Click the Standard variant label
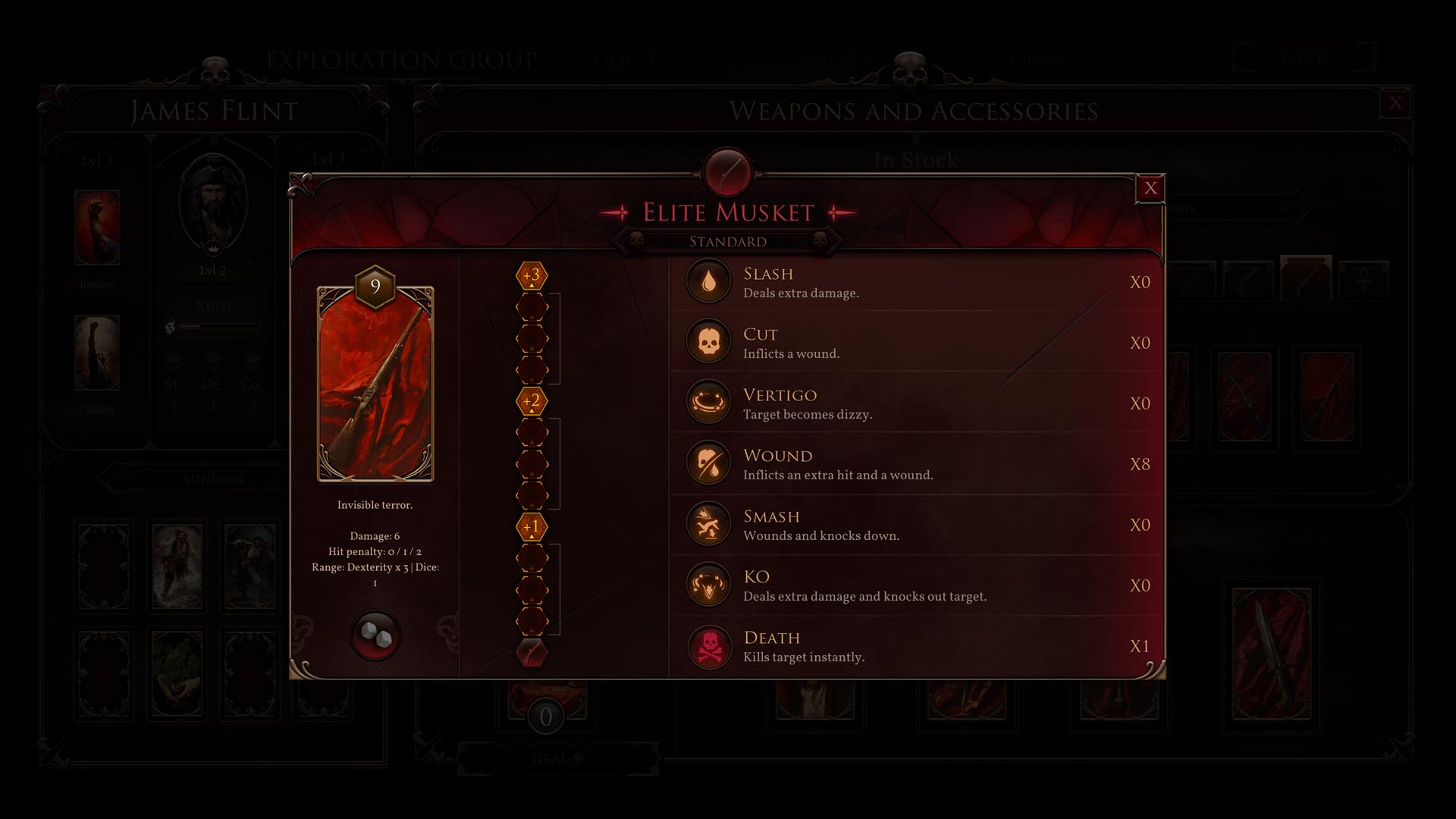Screen dimensions: 1456x819 (x=727, y=242)
